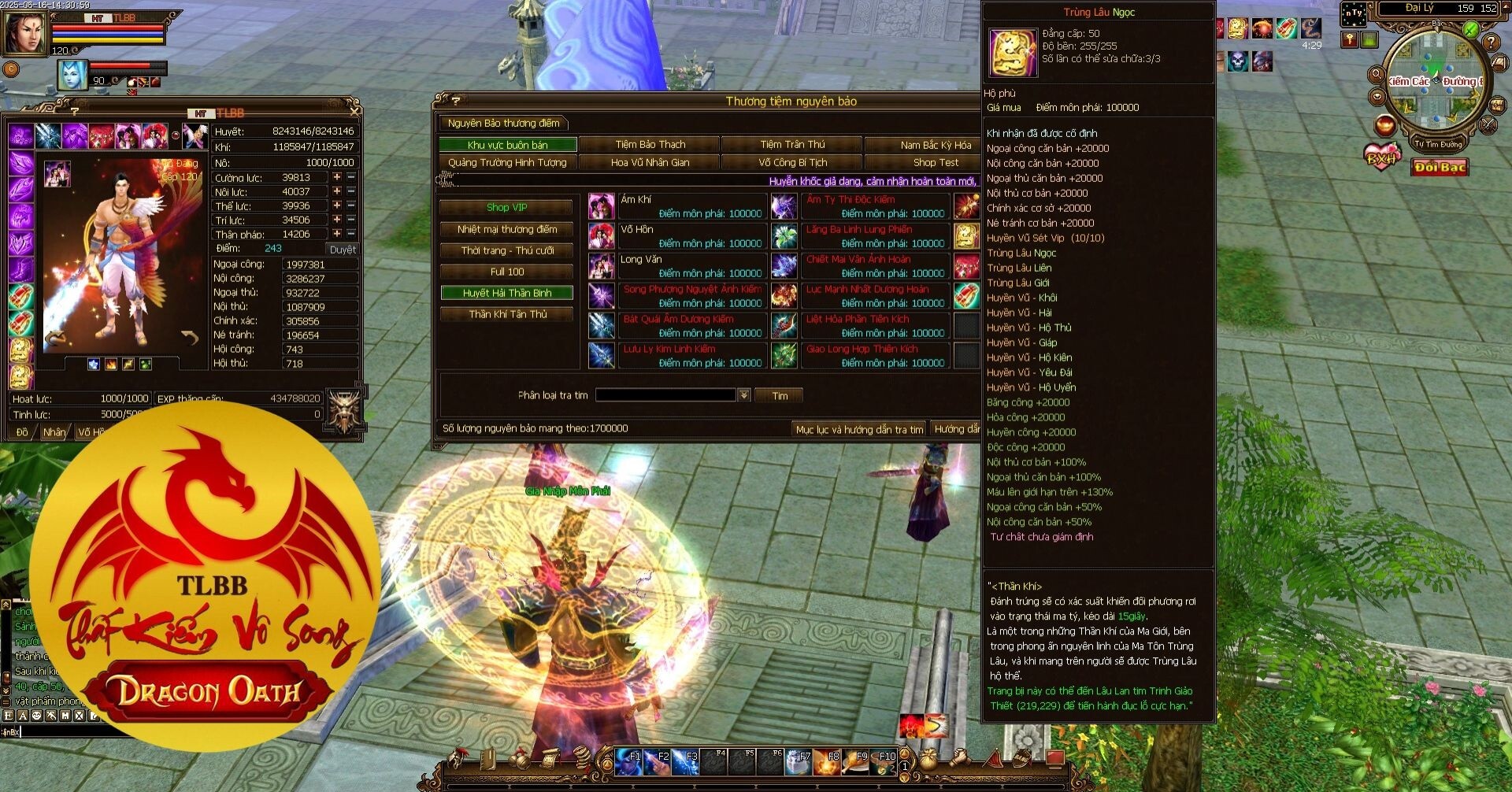Switch to the Võ Công Bí Tịch tab
The width and height of the screenshot is (1512, 792).
coord(792,163)
